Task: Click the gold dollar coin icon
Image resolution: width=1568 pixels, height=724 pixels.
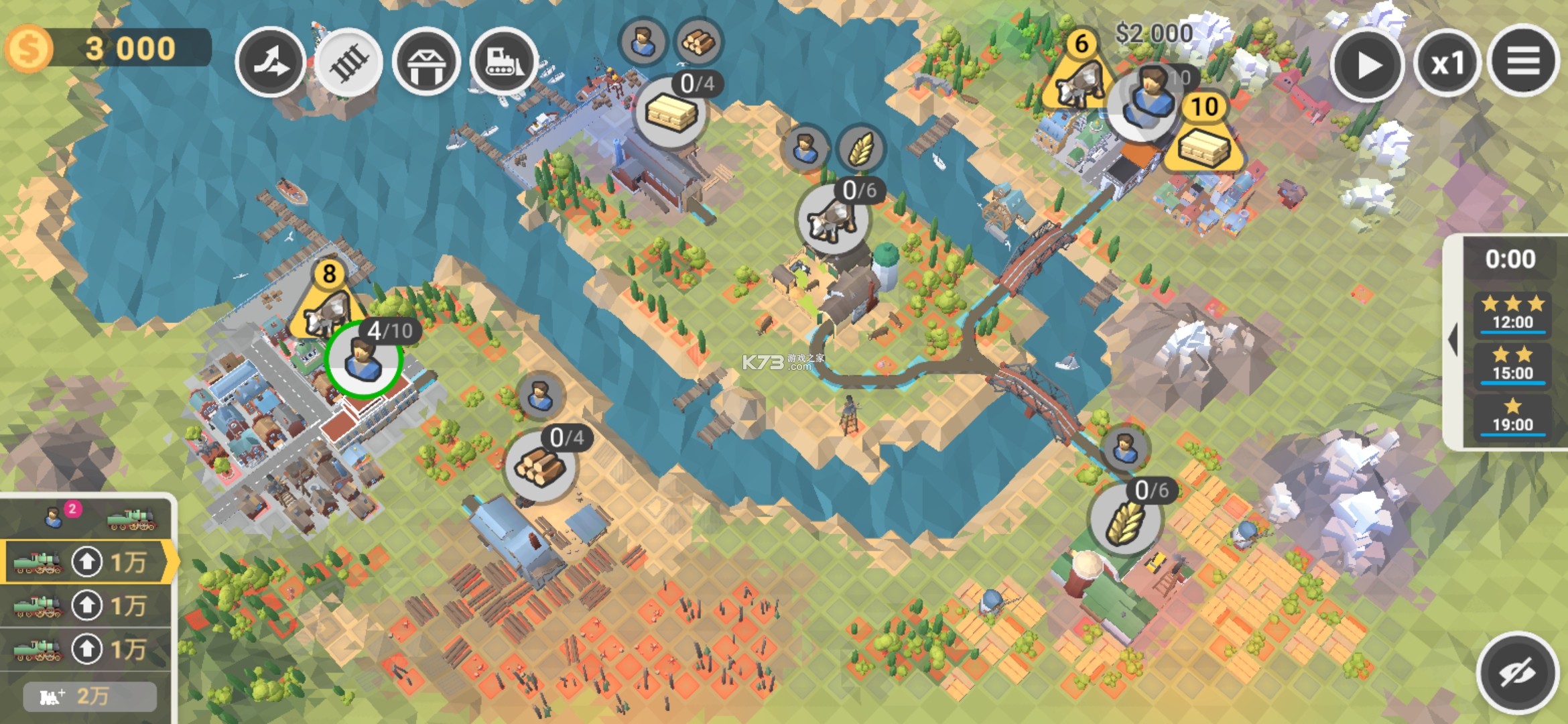Action: coord(28,48)
